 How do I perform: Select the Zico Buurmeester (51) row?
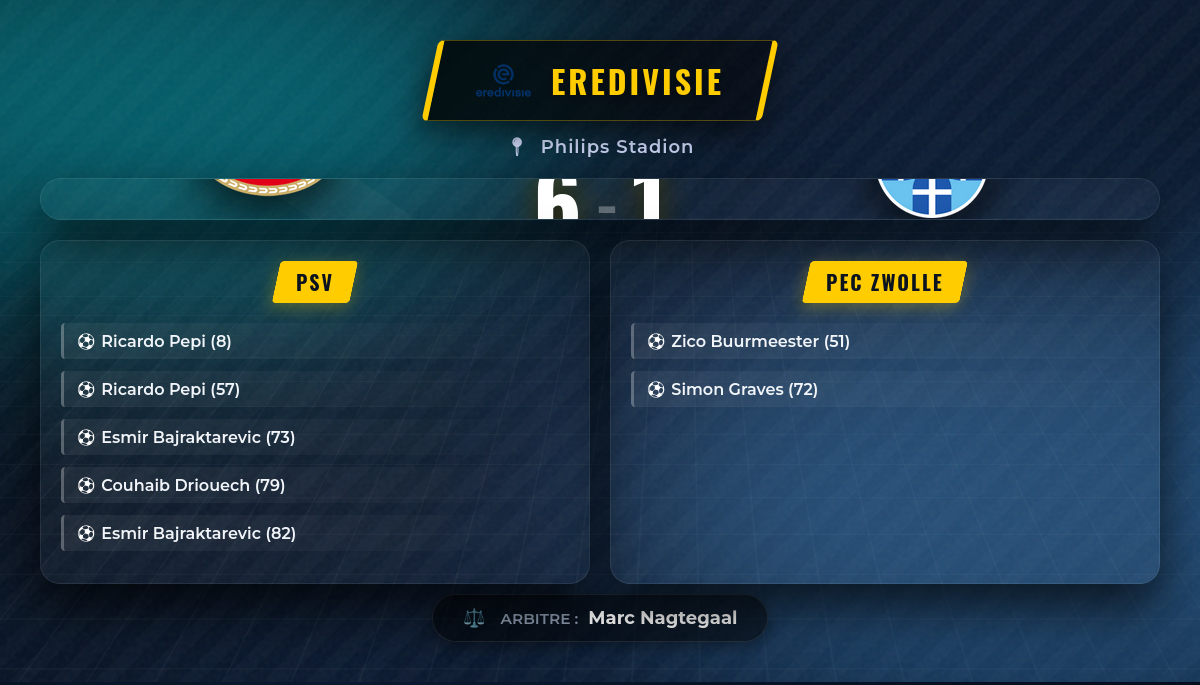(x=760, y=341)
